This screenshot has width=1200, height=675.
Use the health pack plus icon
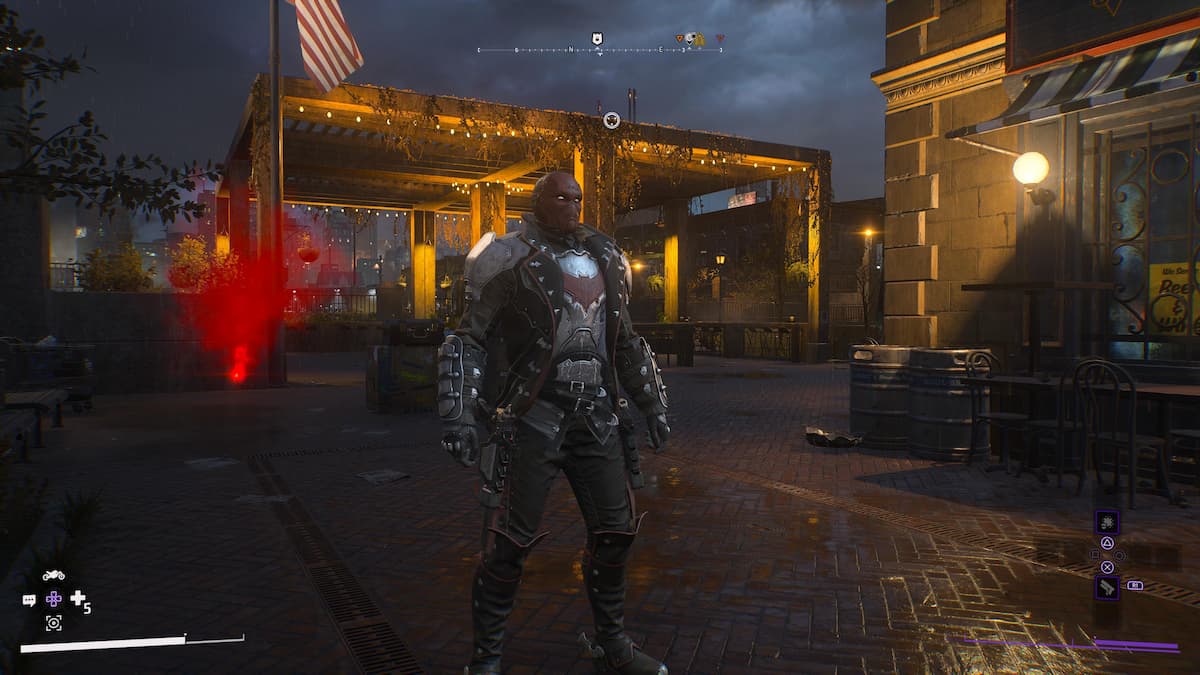point(78,598)
